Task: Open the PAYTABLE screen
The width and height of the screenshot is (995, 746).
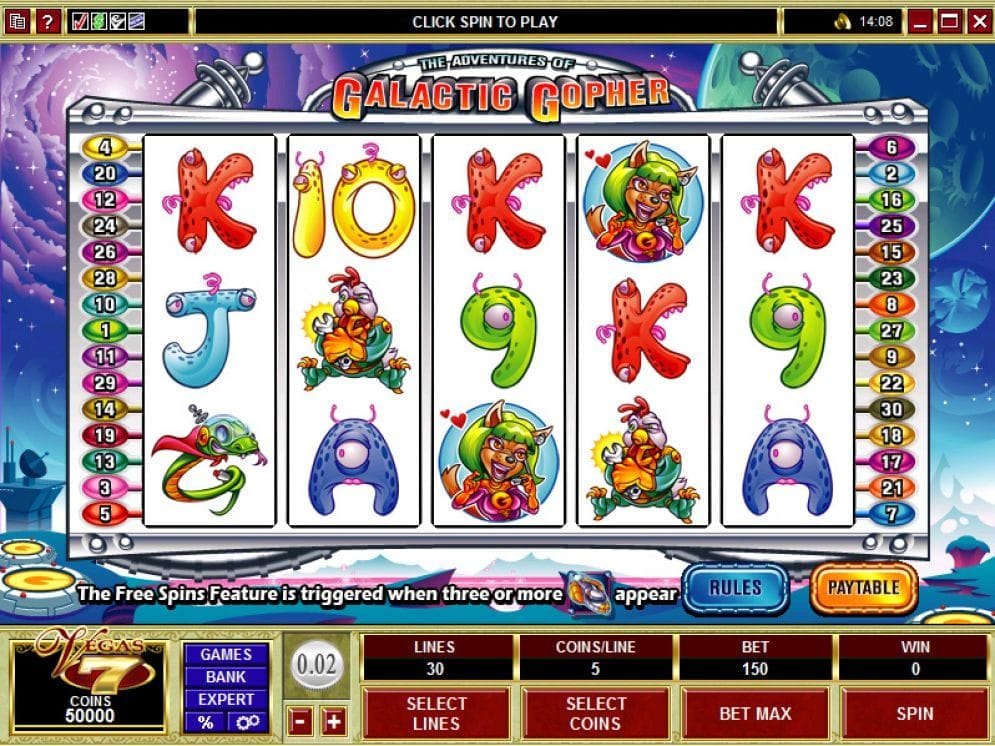Action: (863, 588)
